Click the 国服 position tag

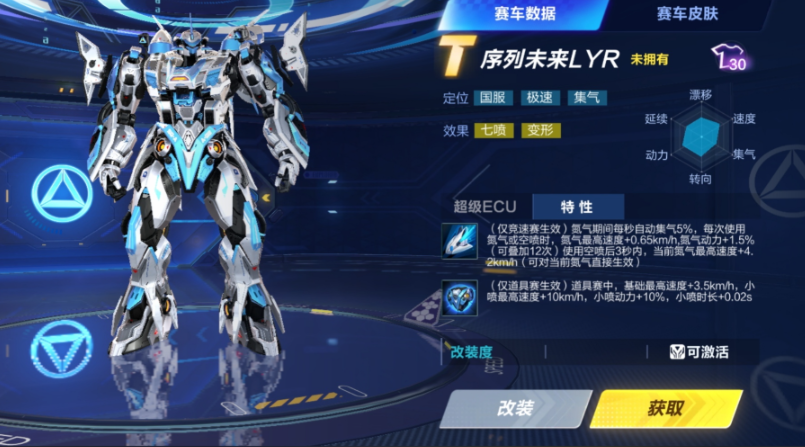(492, 99)
